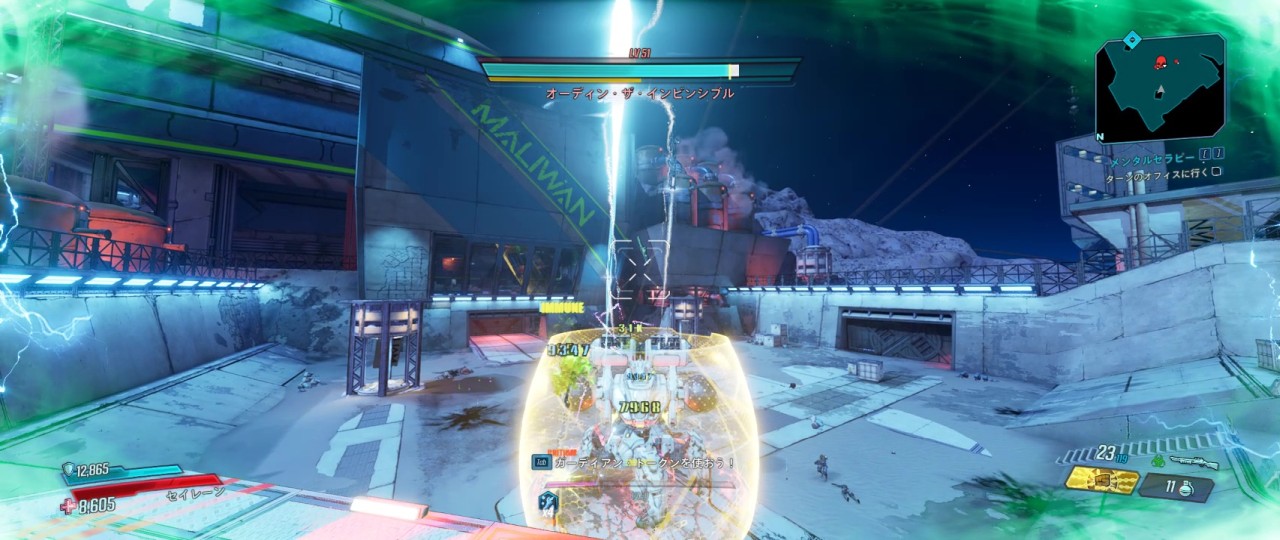Select the equipped rifle weapon icon
The image size is (1280, 540).
[1194, 463]
